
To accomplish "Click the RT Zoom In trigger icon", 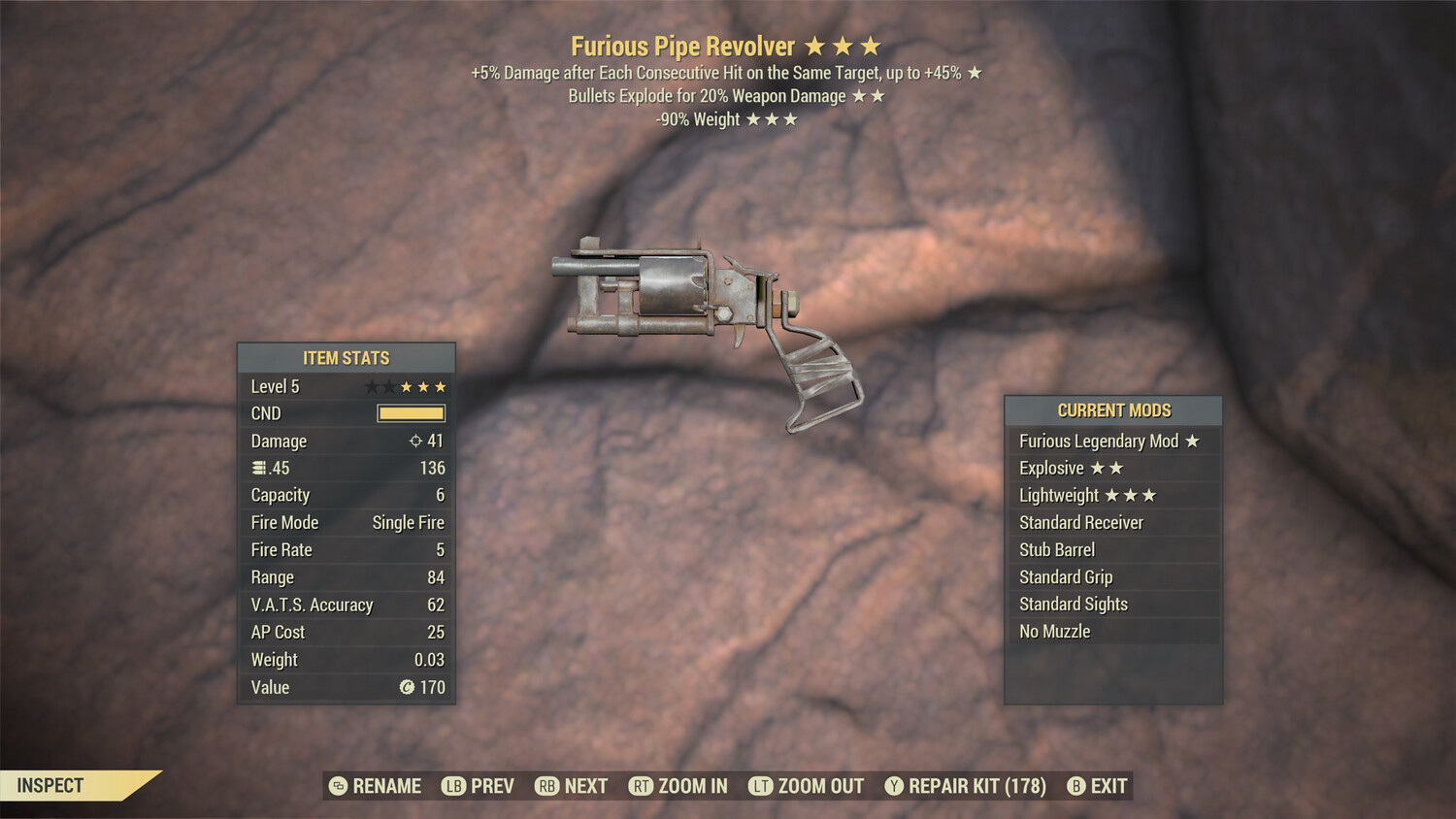I will [642, 786].
